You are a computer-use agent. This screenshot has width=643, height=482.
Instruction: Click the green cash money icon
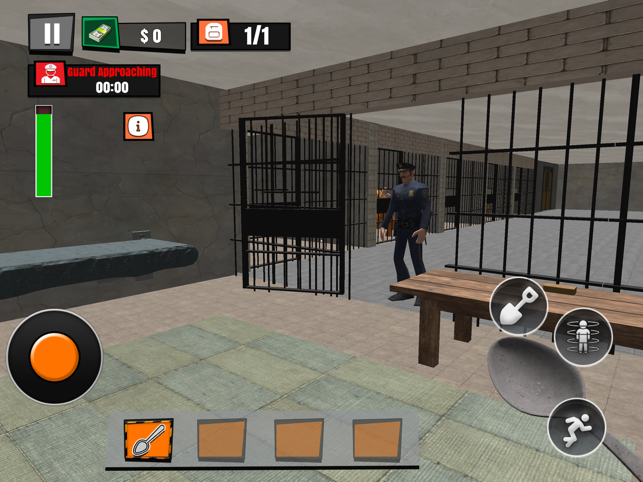[101, 34]
